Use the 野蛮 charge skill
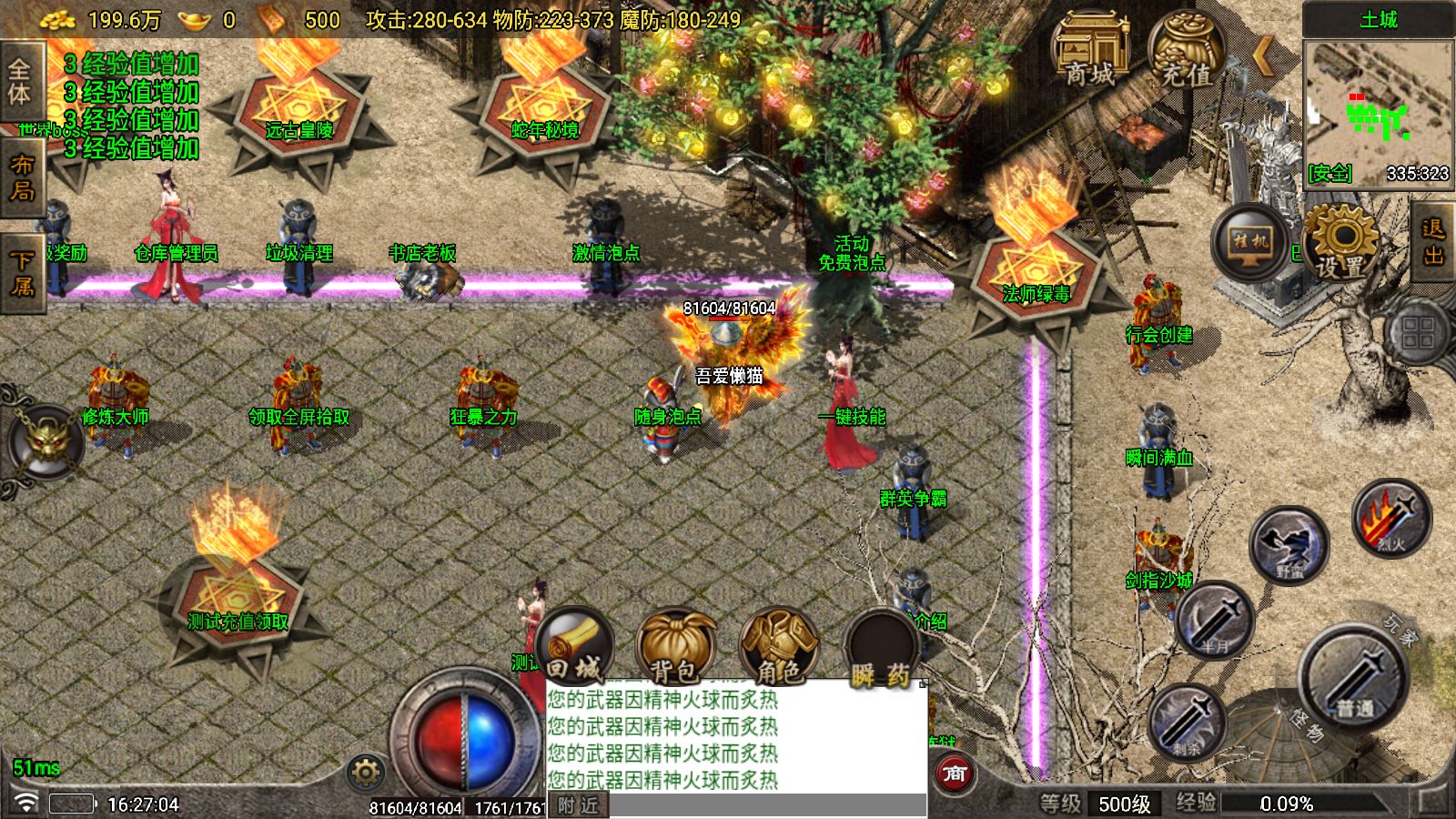The width and height of the screenshot is (1456, 819). [1289, 546]
